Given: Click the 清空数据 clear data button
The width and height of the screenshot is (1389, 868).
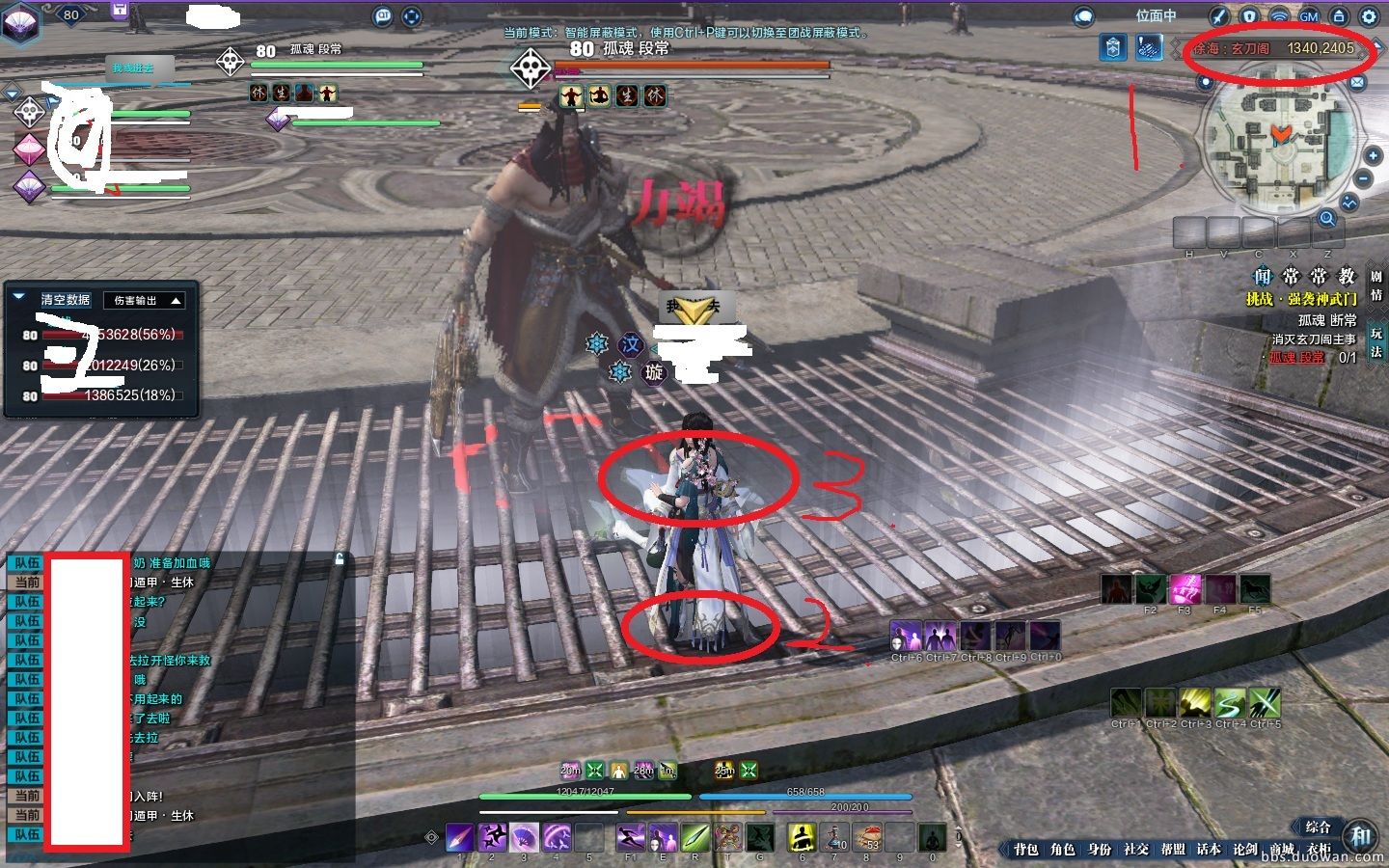Looking at the screenshot, I should tap(66, 300).
